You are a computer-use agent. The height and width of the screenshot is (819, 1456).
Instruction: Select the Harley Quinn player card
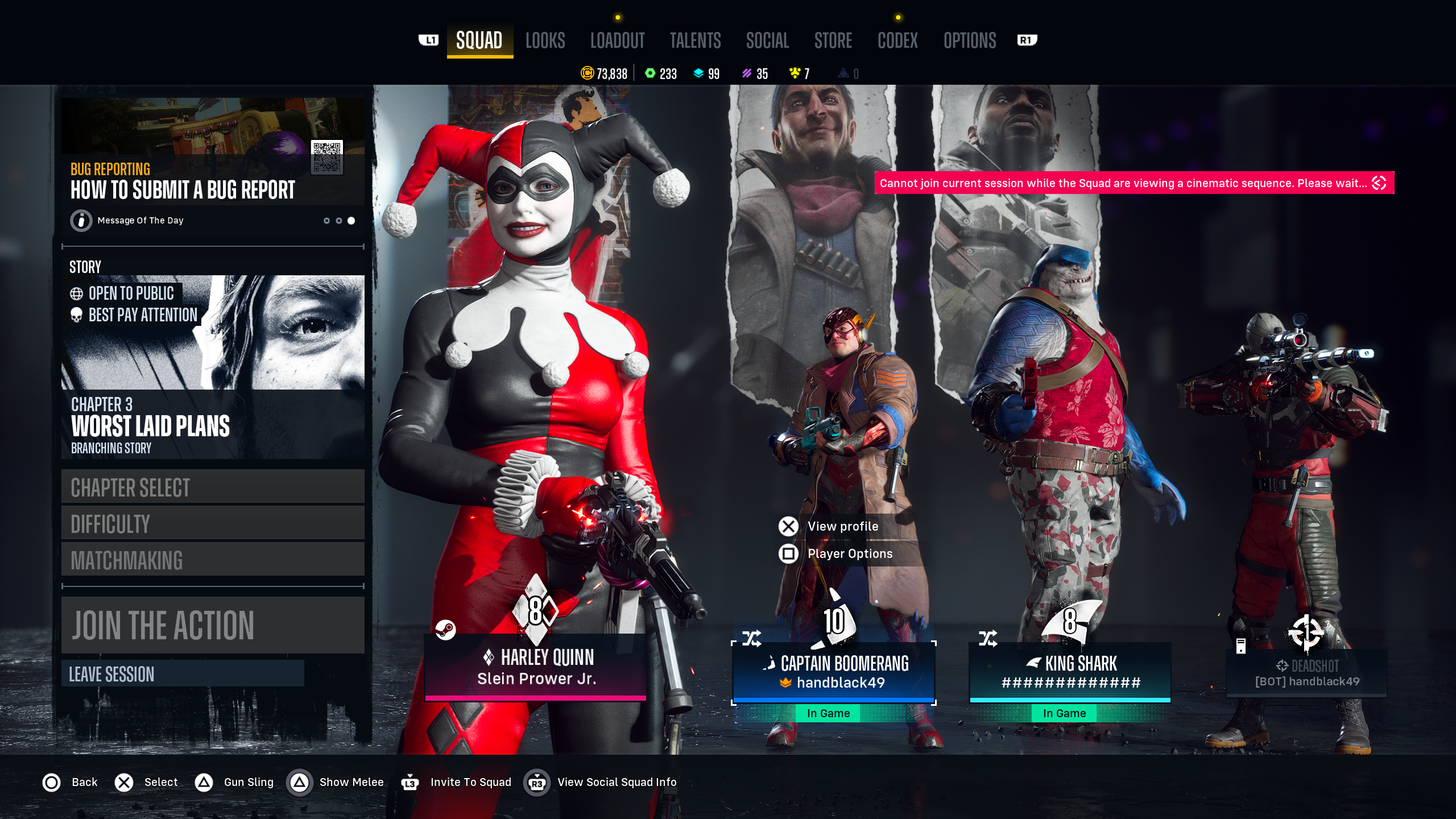tap(535, 667)
